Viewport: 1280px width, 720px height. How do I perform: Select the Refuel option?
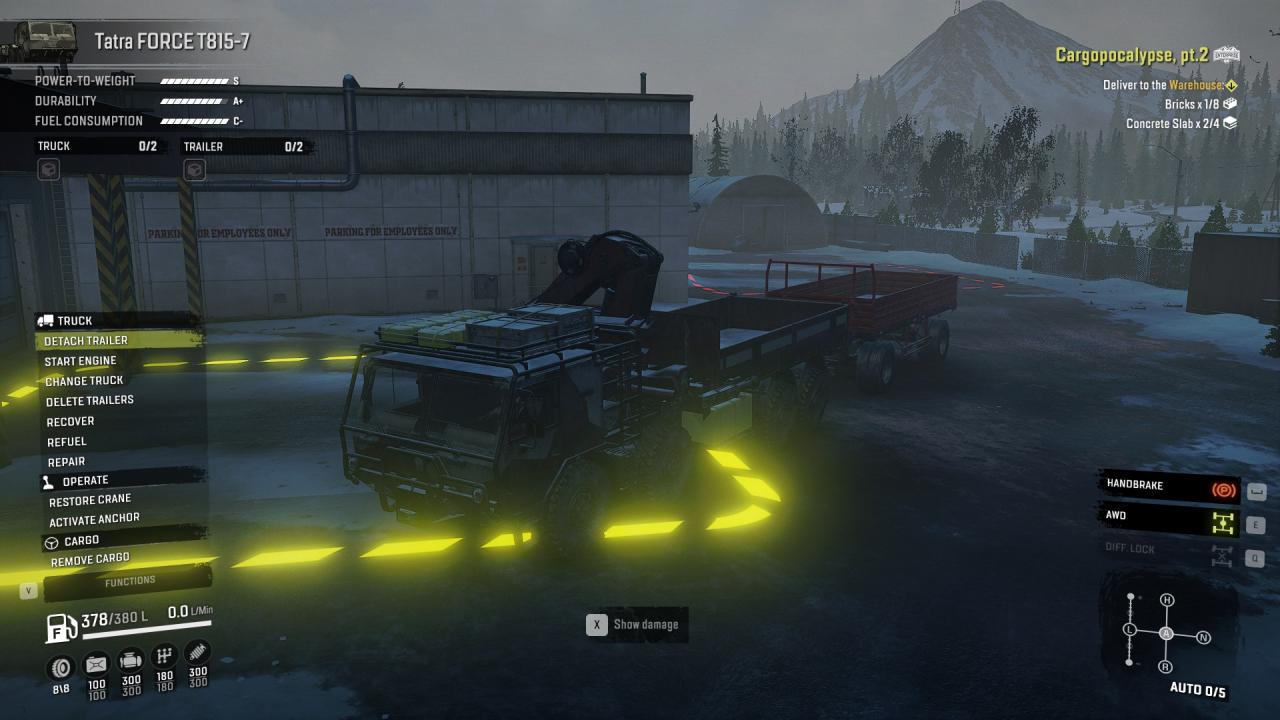(x=67, y=442)
